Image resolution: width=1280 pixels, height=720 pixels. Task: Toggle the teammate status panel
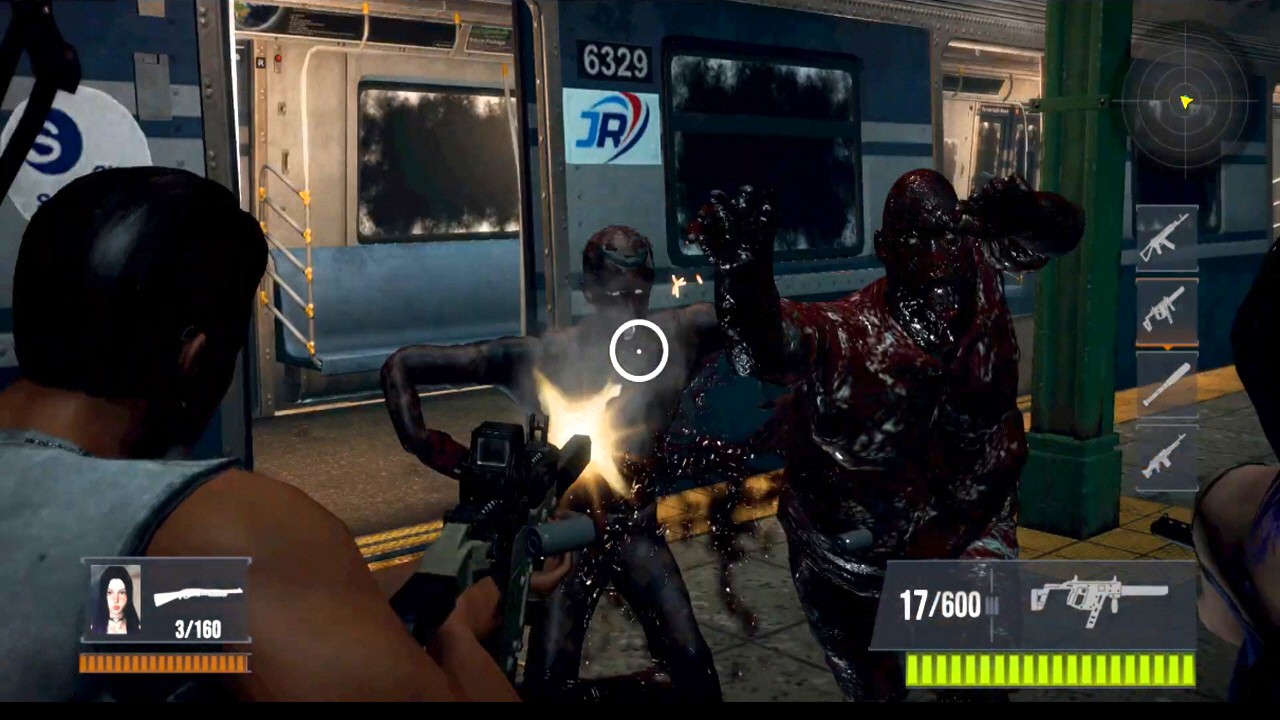[155, 600]
